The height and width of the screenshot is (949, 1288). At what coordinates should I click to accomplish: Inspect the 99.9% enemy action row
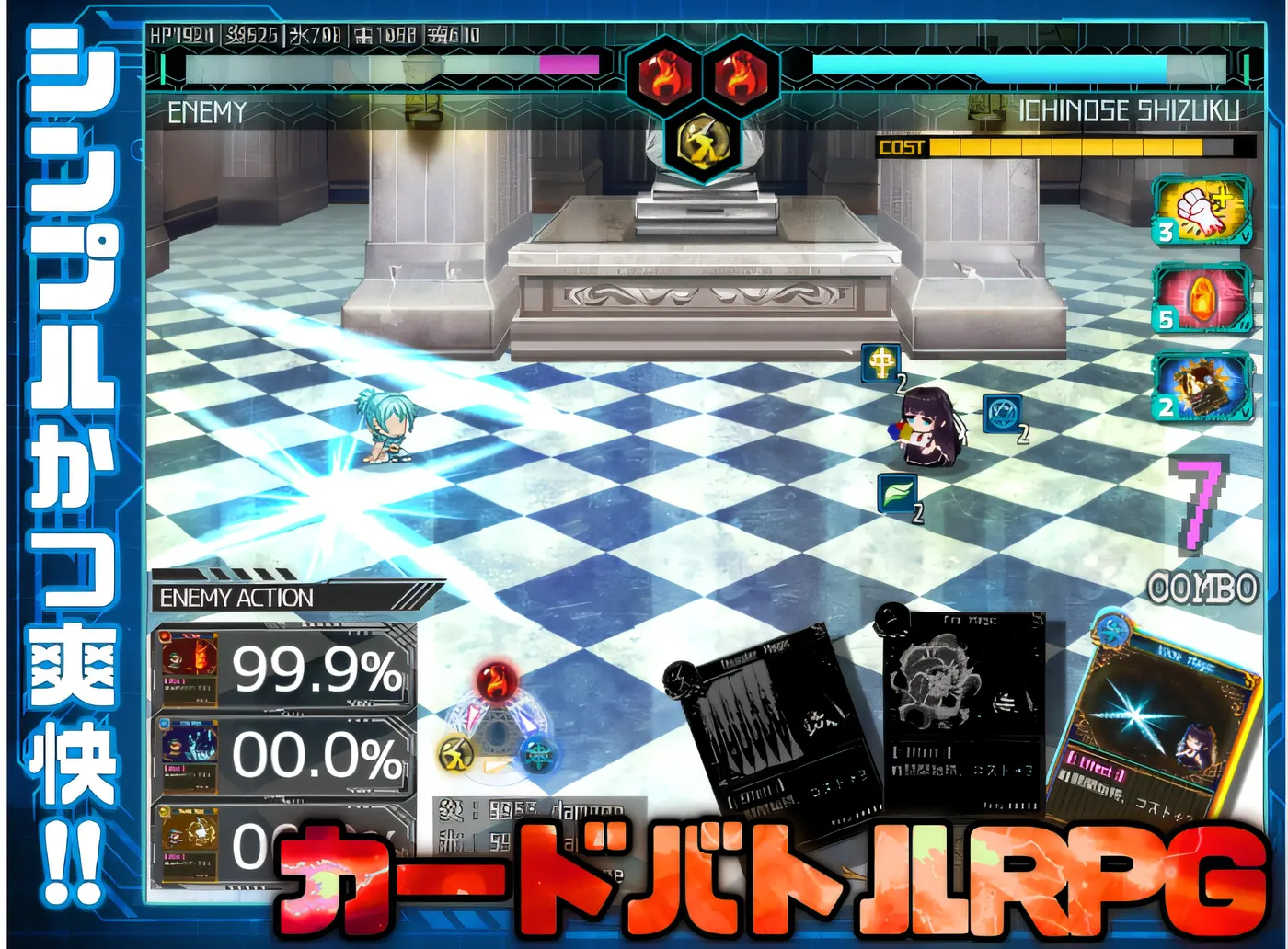pyautogui.click(x=283, y=669)
